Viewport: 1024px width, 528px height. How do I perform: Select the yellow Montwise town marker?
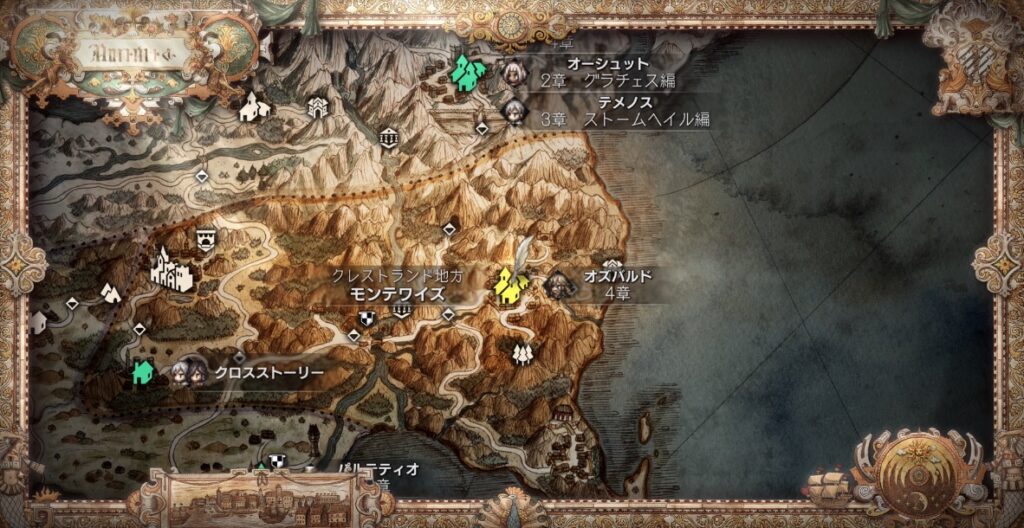tap(511, 285)
